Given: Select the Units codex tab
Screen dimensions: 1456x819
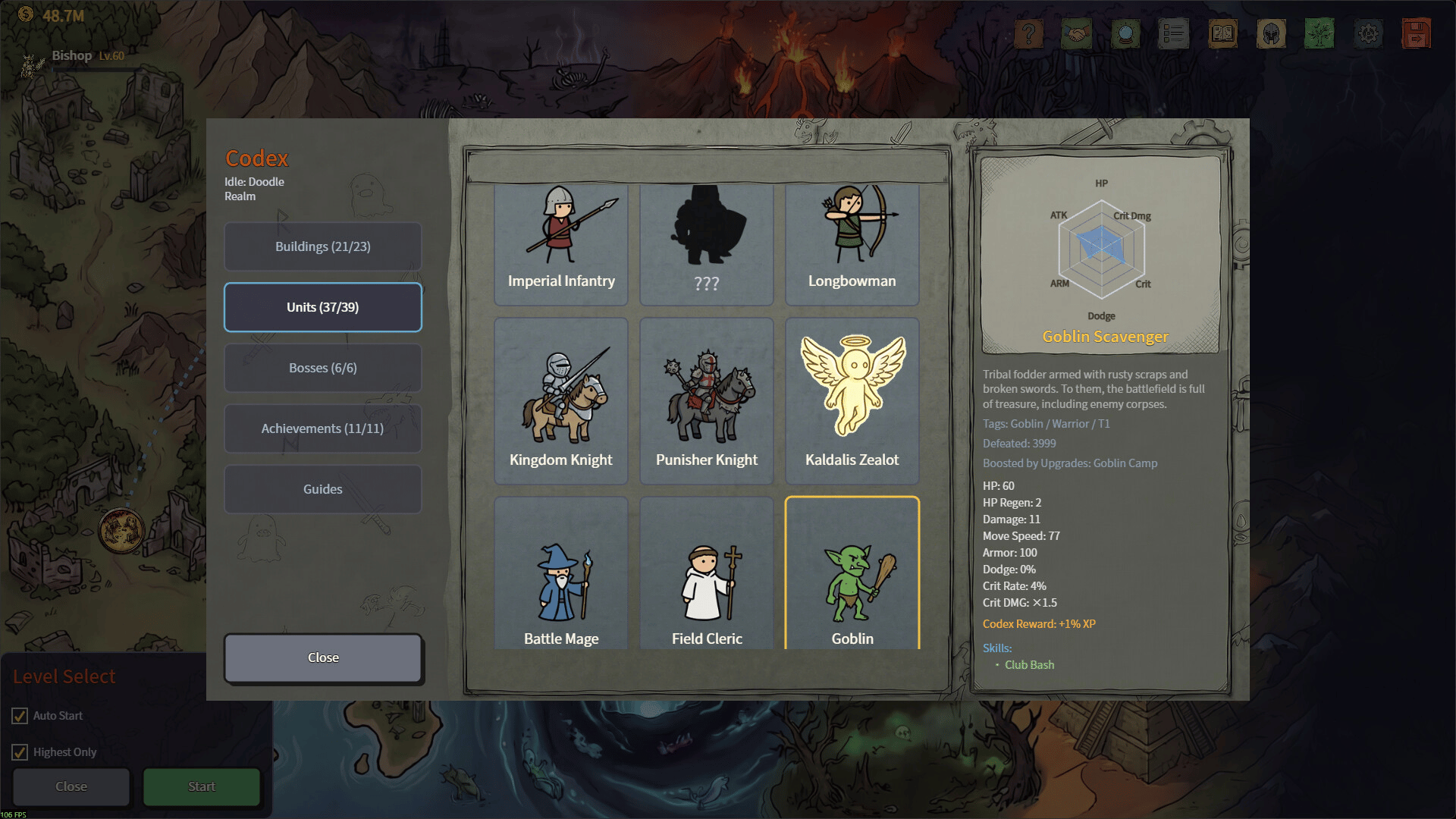Looking at the screenshot, I should click(322, 307).
